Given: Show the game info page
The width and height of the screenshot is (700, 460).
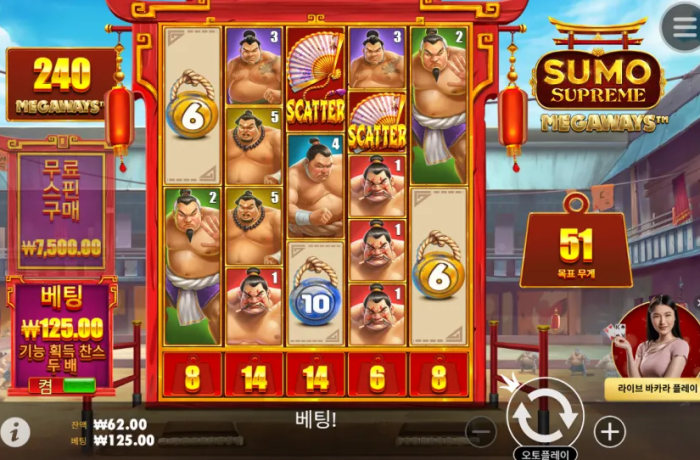Looking at the screenshot, I should 15,432.
